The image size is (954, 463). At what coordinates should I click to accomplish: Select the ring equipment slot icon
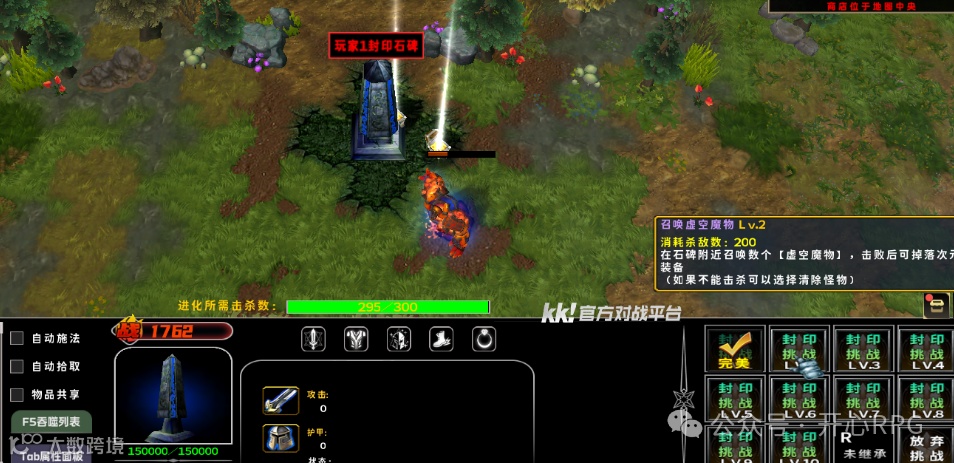tap(484, 340)
